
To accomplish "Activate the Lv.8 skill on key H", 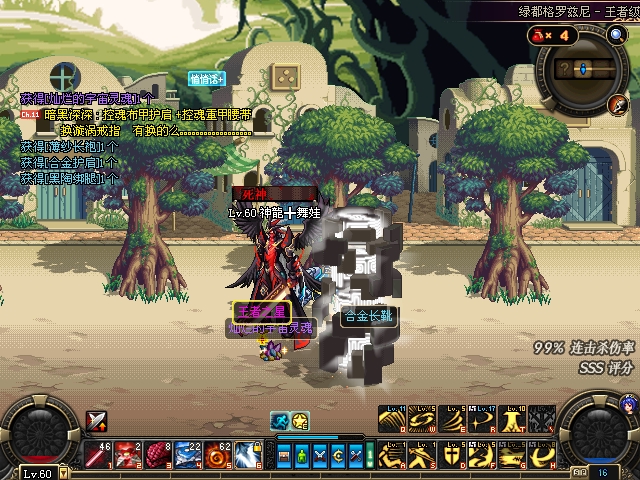I will tap(545, 456).
